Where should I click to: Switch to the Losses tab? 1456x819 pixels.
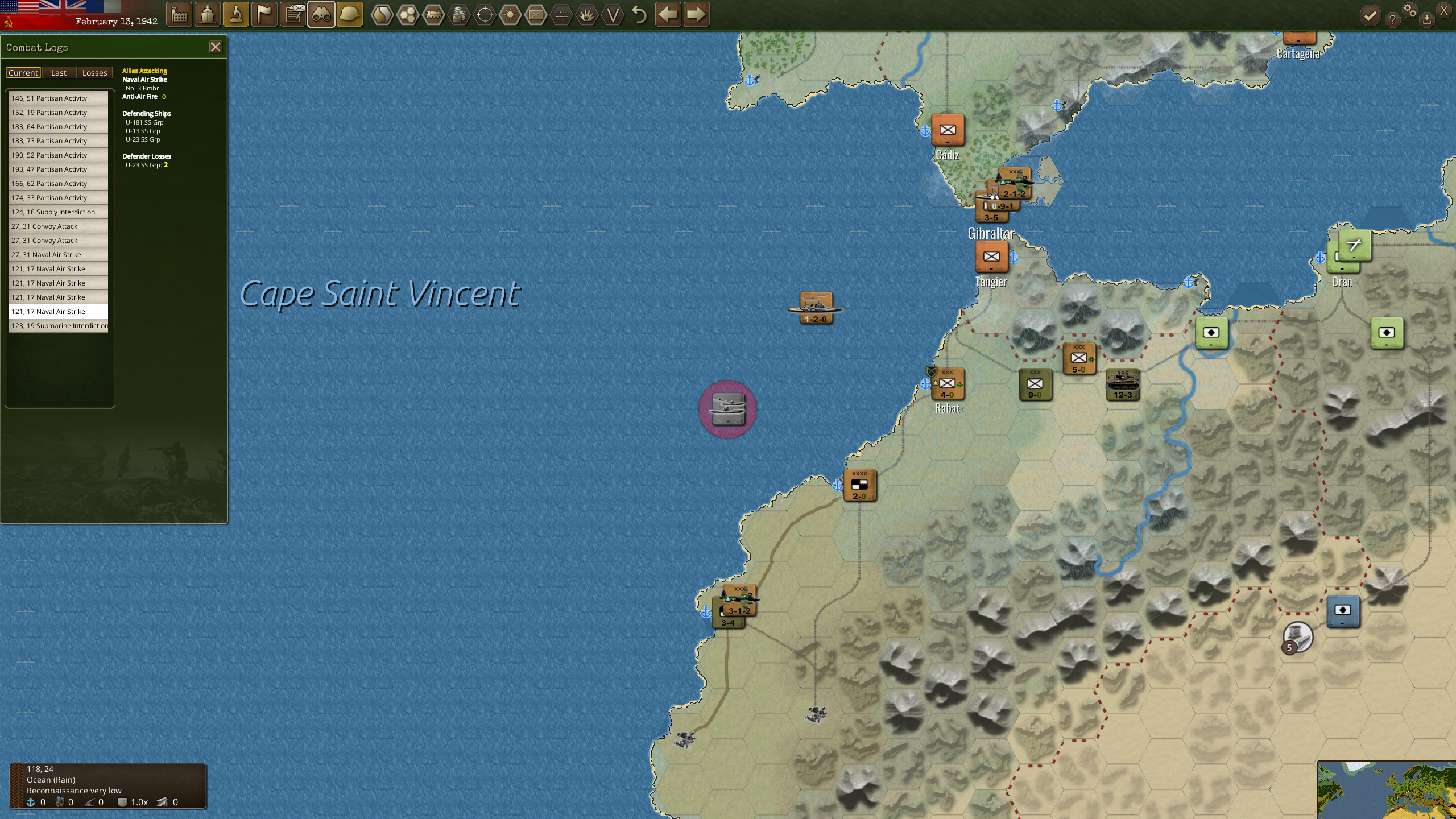coord(94,72)
